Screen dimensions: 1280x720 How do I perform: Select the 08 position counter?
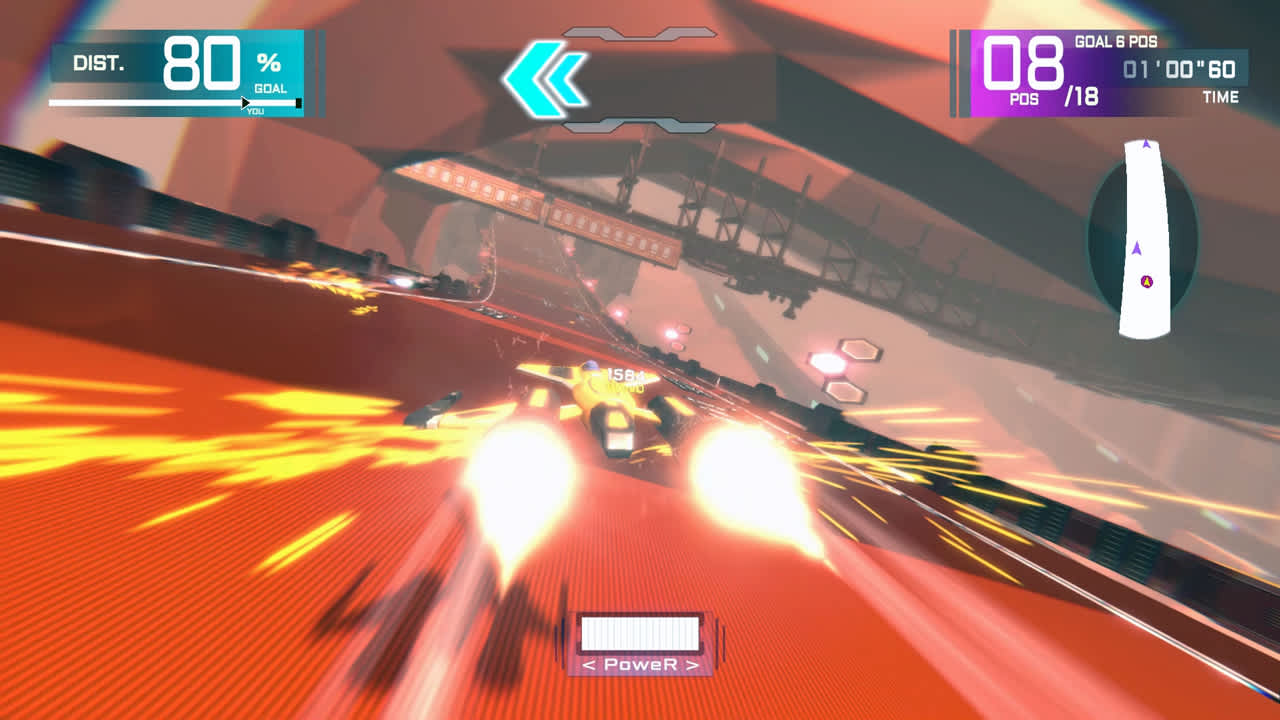pyautogui.click(x=1022, y=63)
